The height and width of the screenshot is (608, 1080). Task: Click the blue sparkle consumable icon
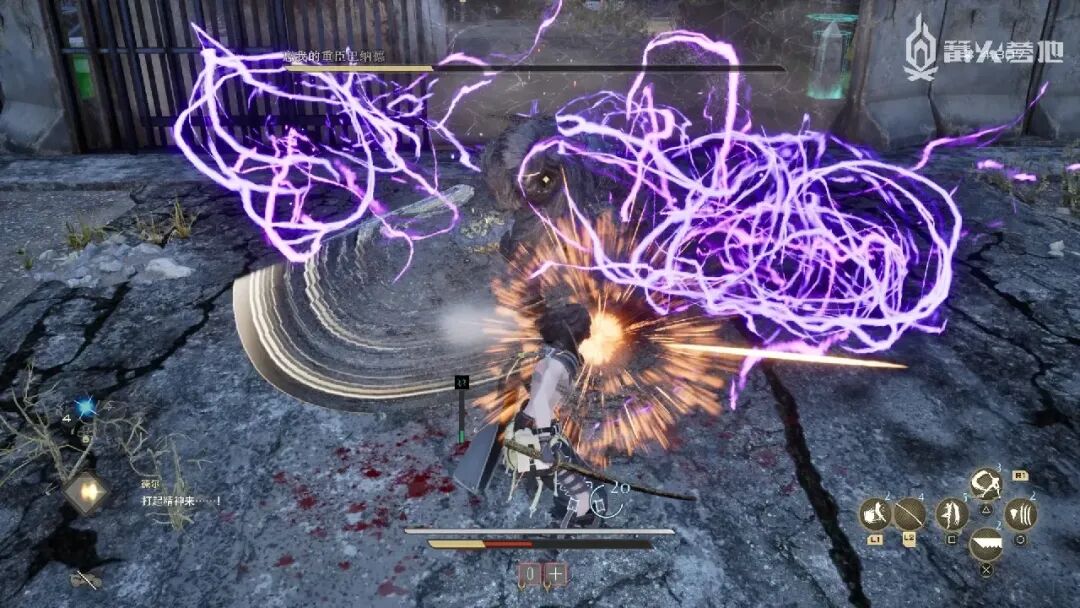point(86,408)
